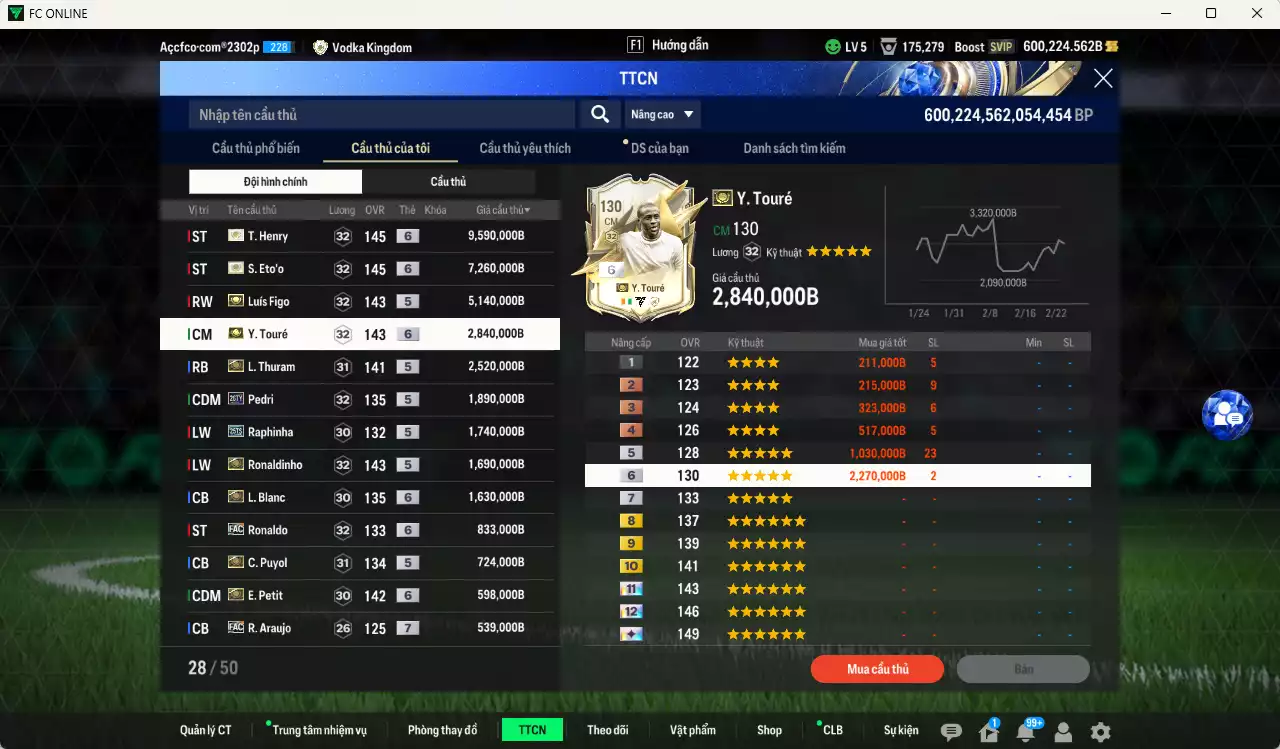
Task: Open the settings gear icon
Action: click(1098, 733)
